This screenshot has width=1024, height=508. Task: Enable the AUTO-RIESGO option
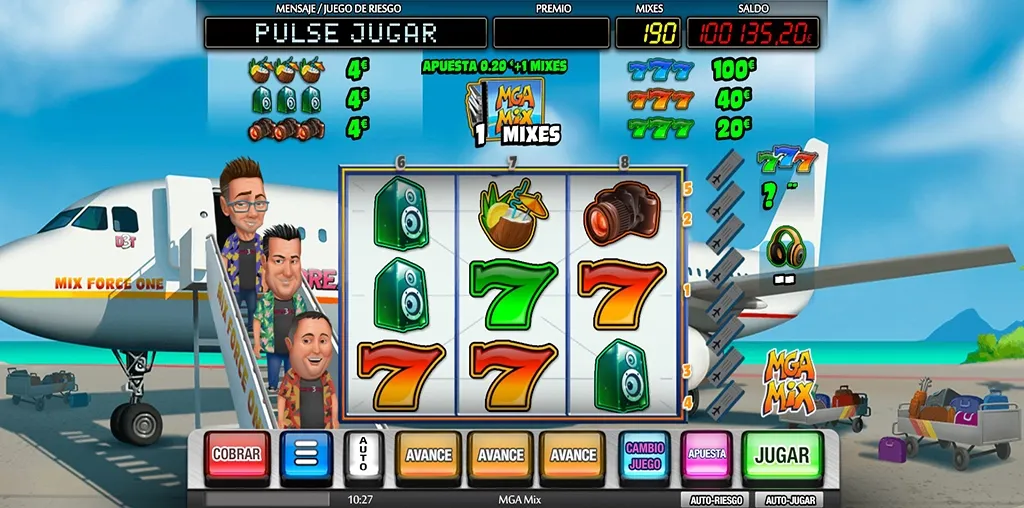[x=715, y=499]
